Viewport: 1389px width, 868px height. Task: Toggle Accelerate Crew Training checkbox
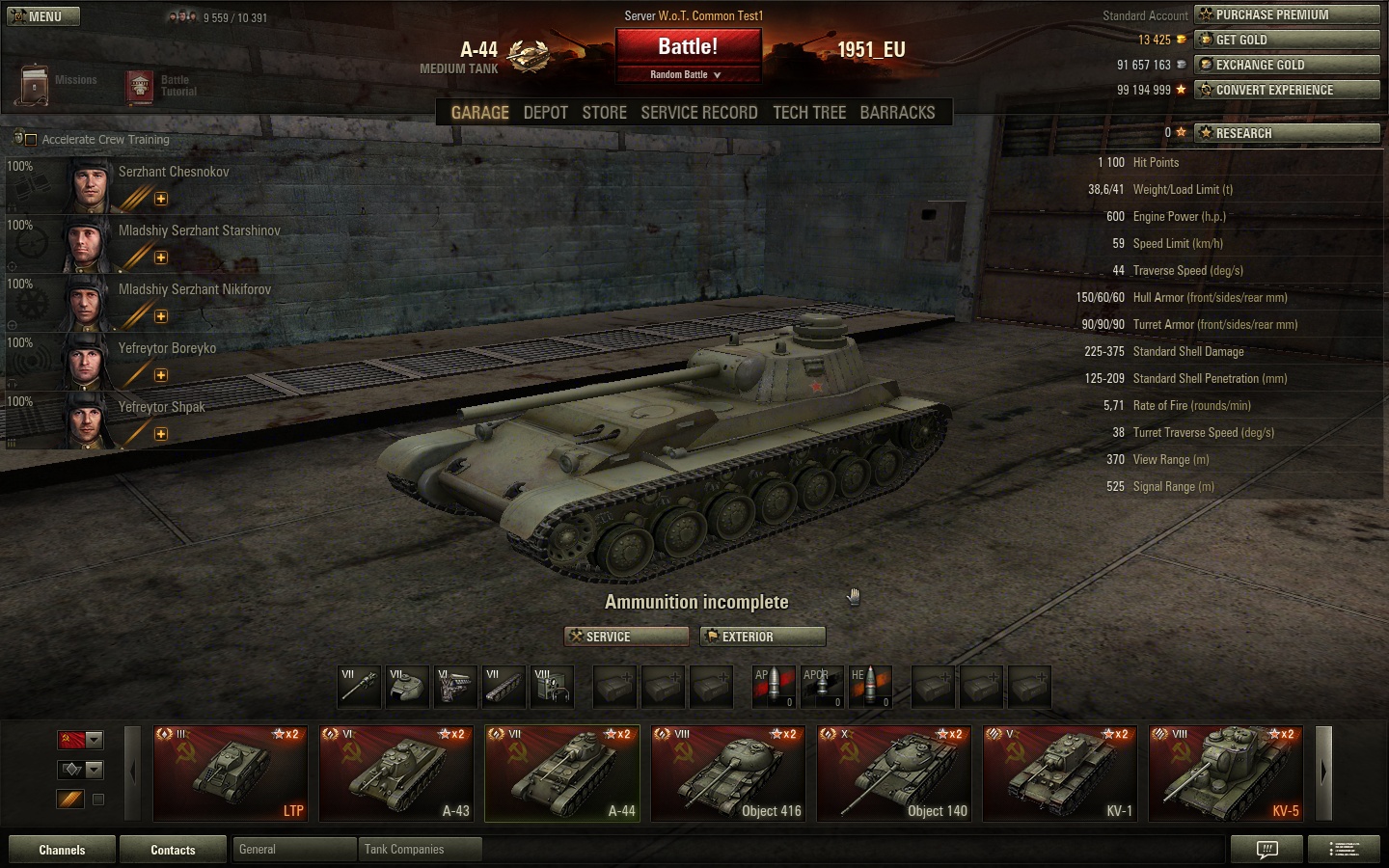31,140
